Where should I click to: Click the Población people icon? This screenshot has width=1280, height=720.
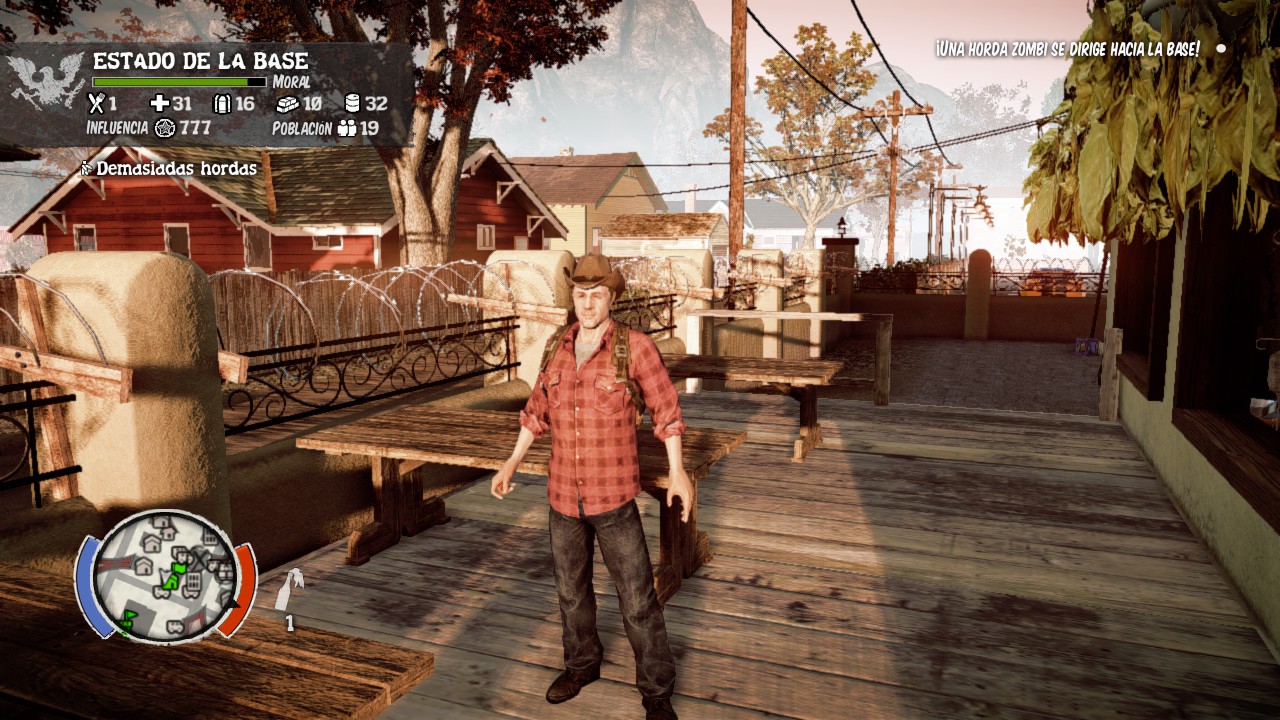(347, 128)
